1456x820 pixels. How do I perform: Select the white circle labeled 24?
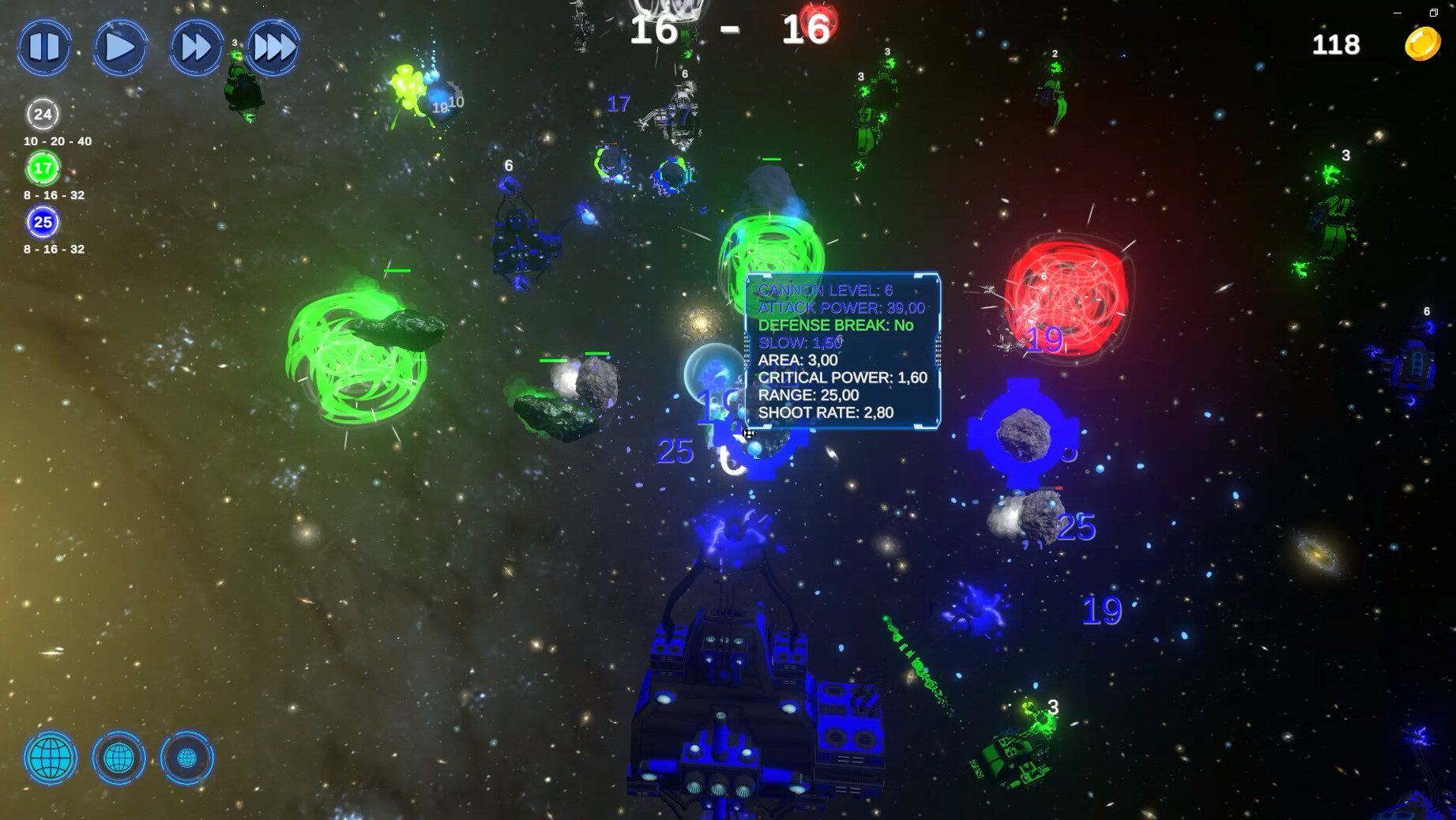[x=43, y=114]
